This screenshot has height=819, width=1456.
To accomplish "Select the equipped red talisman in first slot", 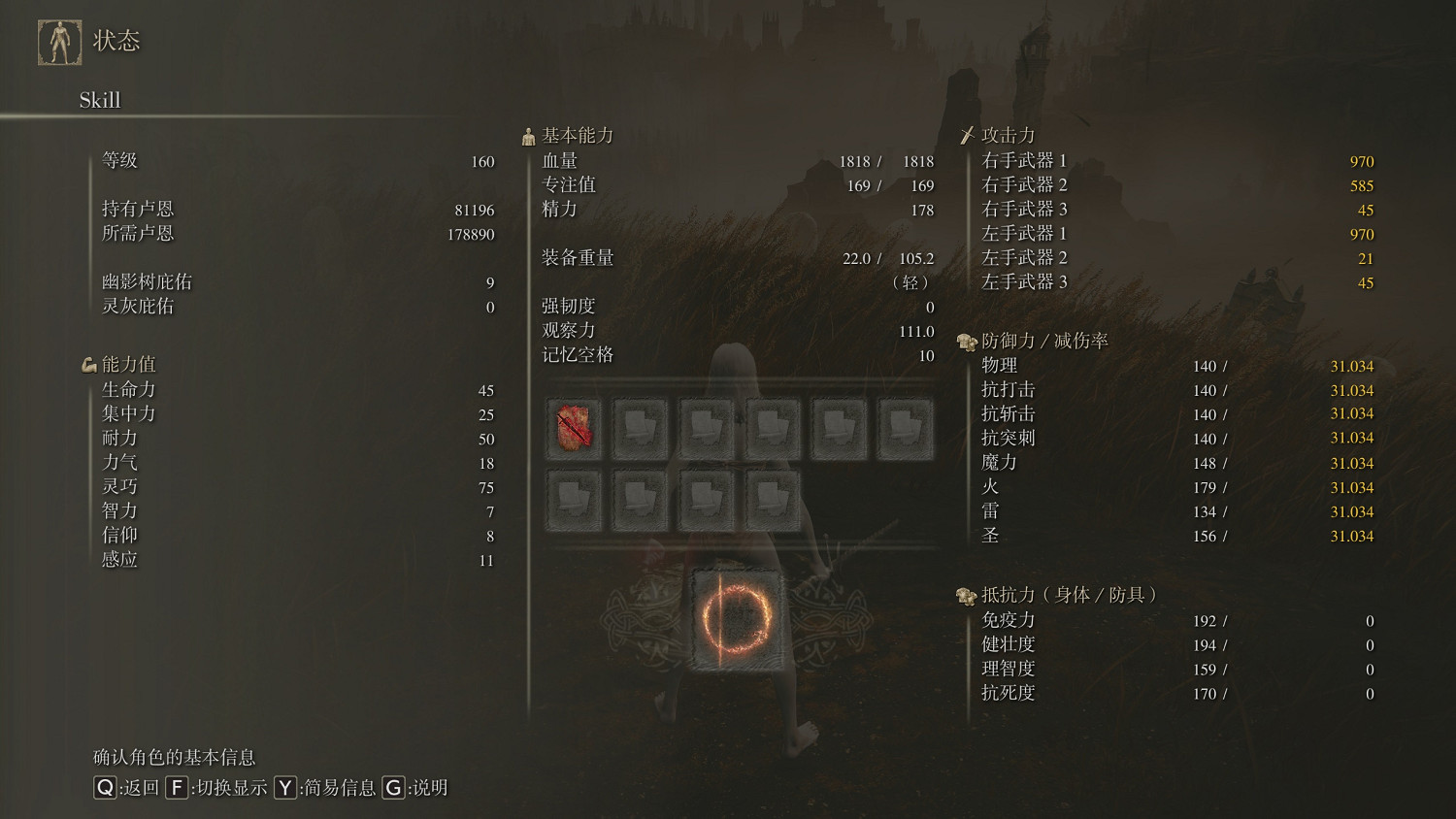I will [574, 427].
